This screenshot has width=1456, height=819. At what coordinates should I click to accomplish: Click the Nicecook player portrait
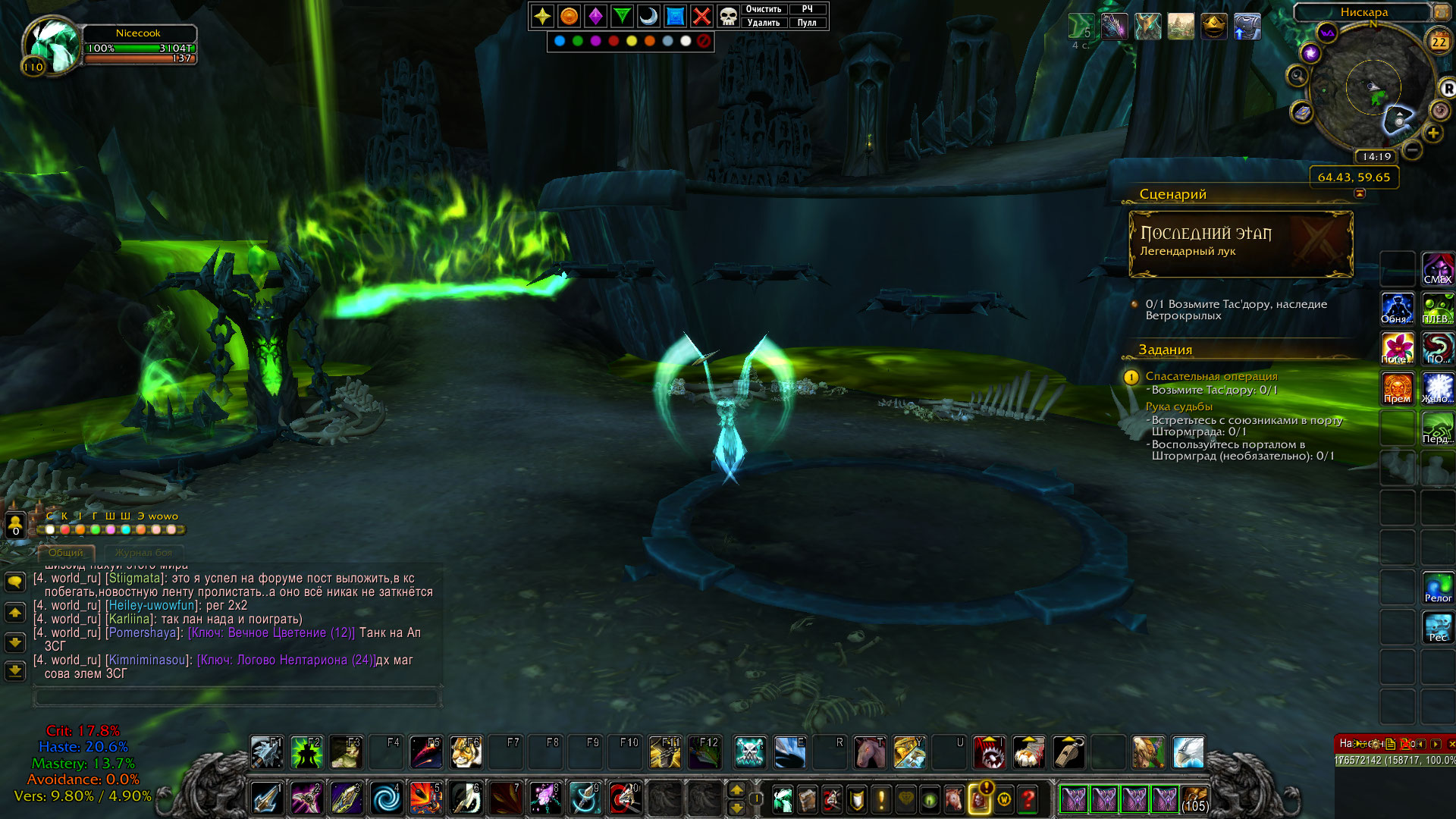53,44
